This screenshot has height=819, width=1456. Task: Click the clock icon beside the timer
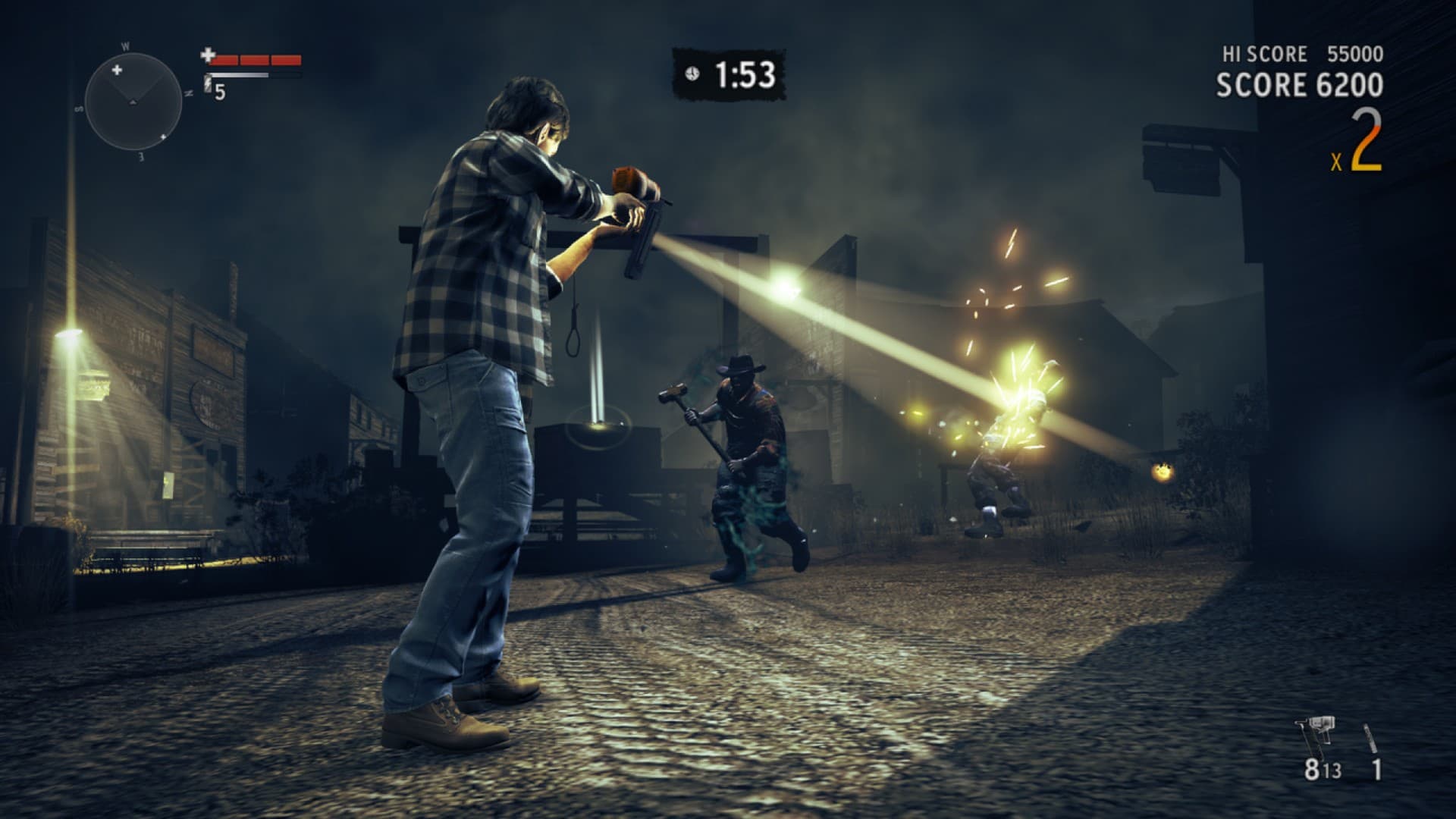tap(692, 74)
